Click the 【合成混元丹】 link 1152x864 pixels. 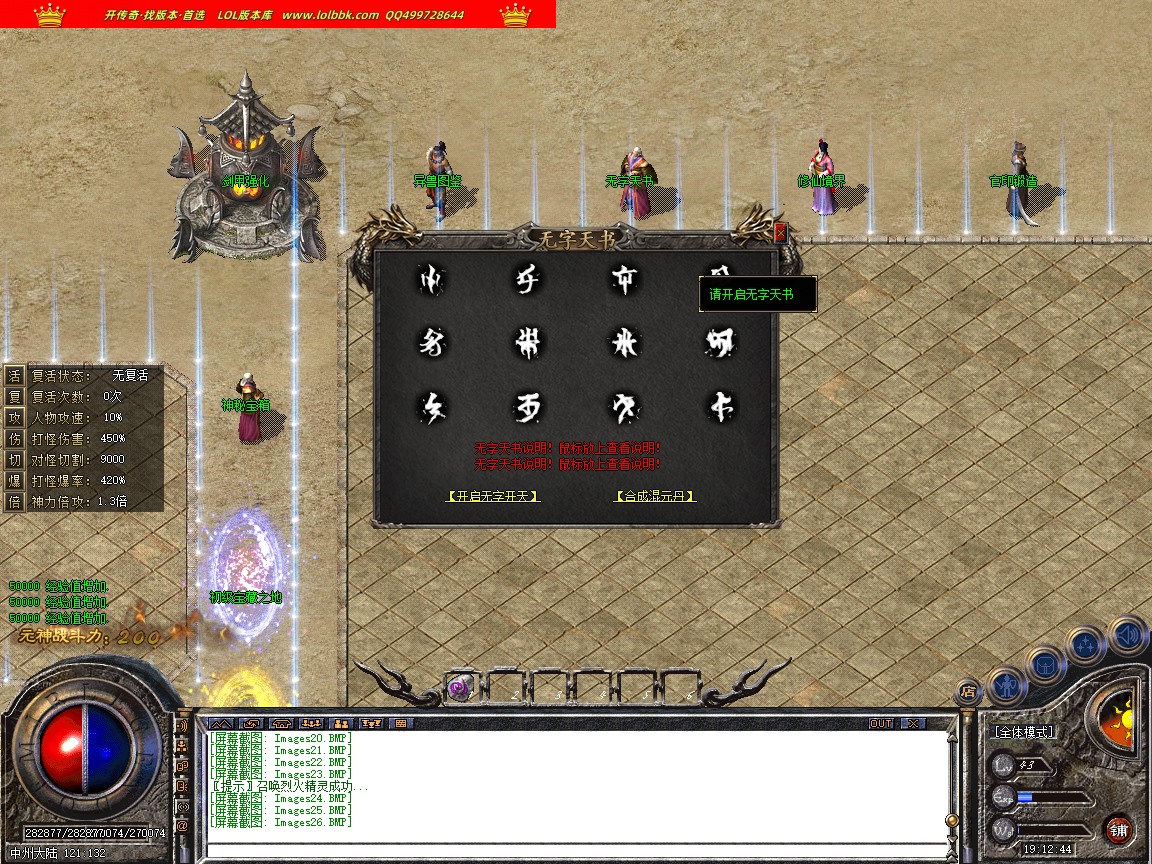[655, 496]
